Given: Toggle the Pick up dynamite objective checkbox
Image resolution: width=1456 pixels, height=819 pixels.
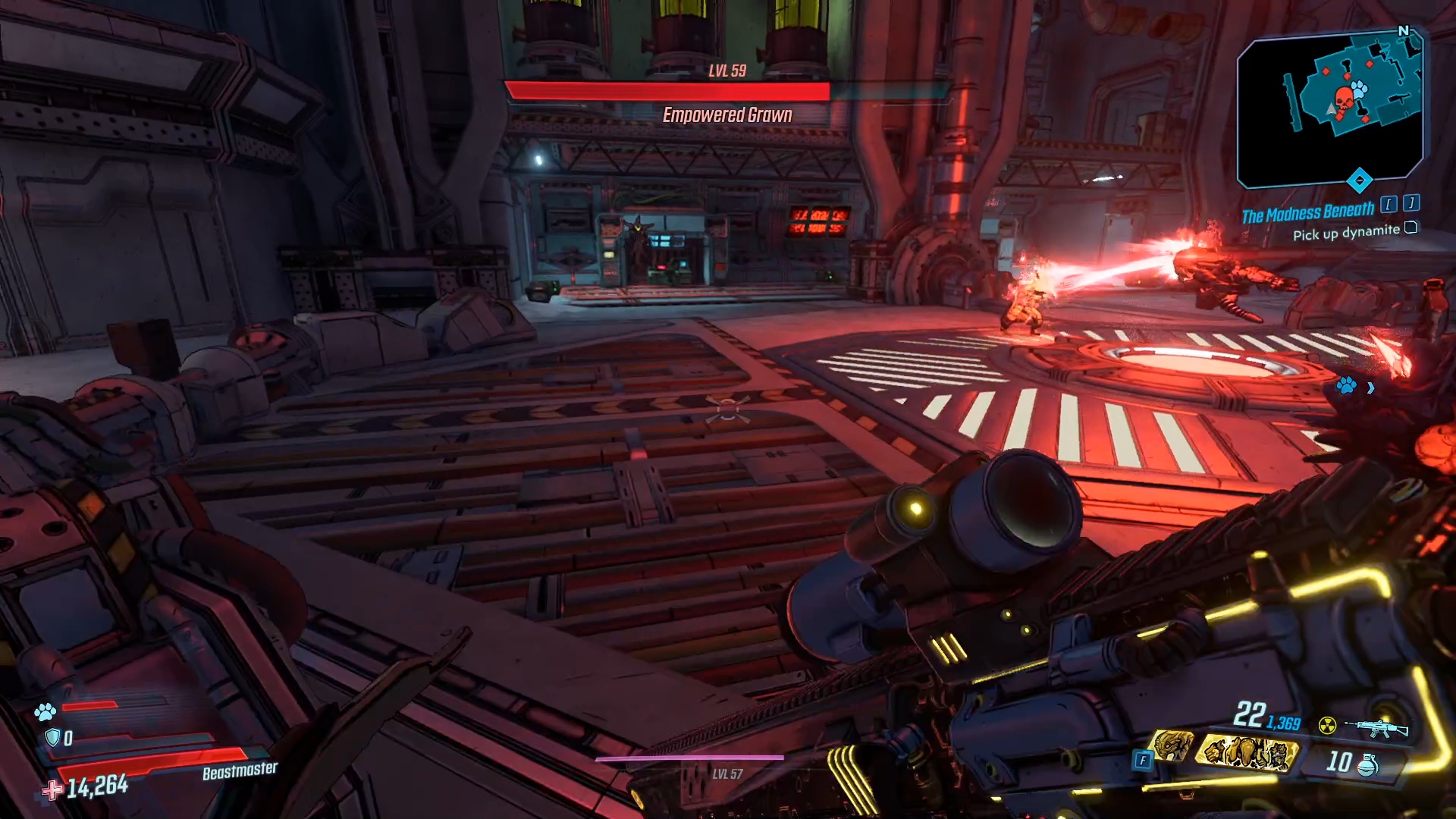Looking at the screenshot, I should click(1410, 227).
